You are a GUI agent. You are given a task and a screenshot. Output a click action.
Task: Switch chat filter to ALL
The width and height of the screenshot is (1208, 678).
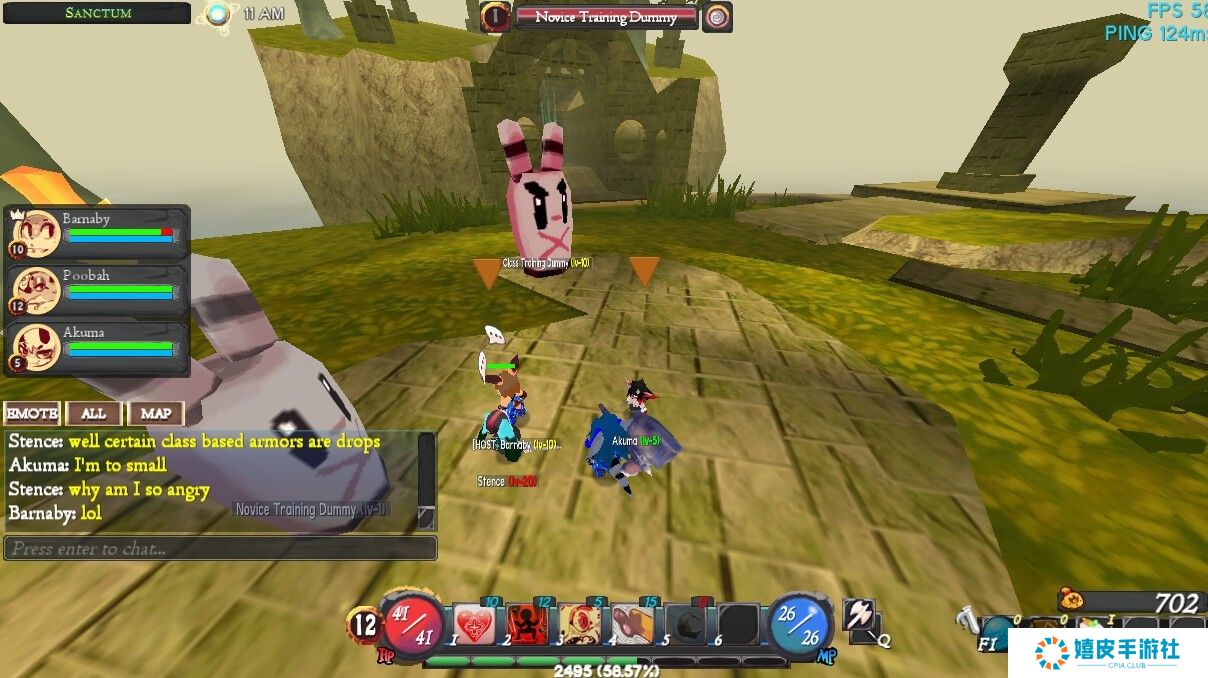click(x=94, y=413)
